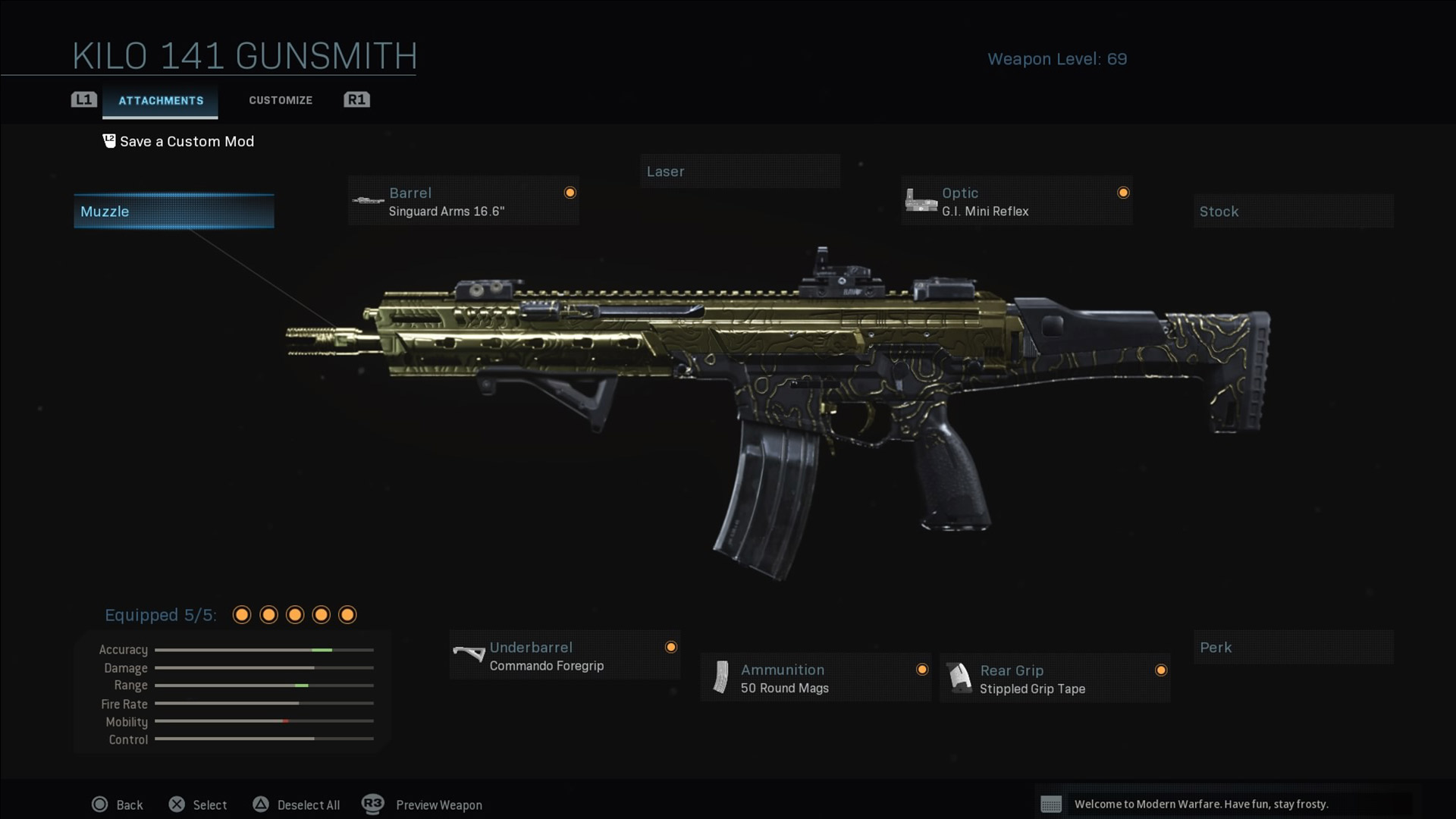Click Deselect All in the footer

pyautogui.click(x=297, y=805)
